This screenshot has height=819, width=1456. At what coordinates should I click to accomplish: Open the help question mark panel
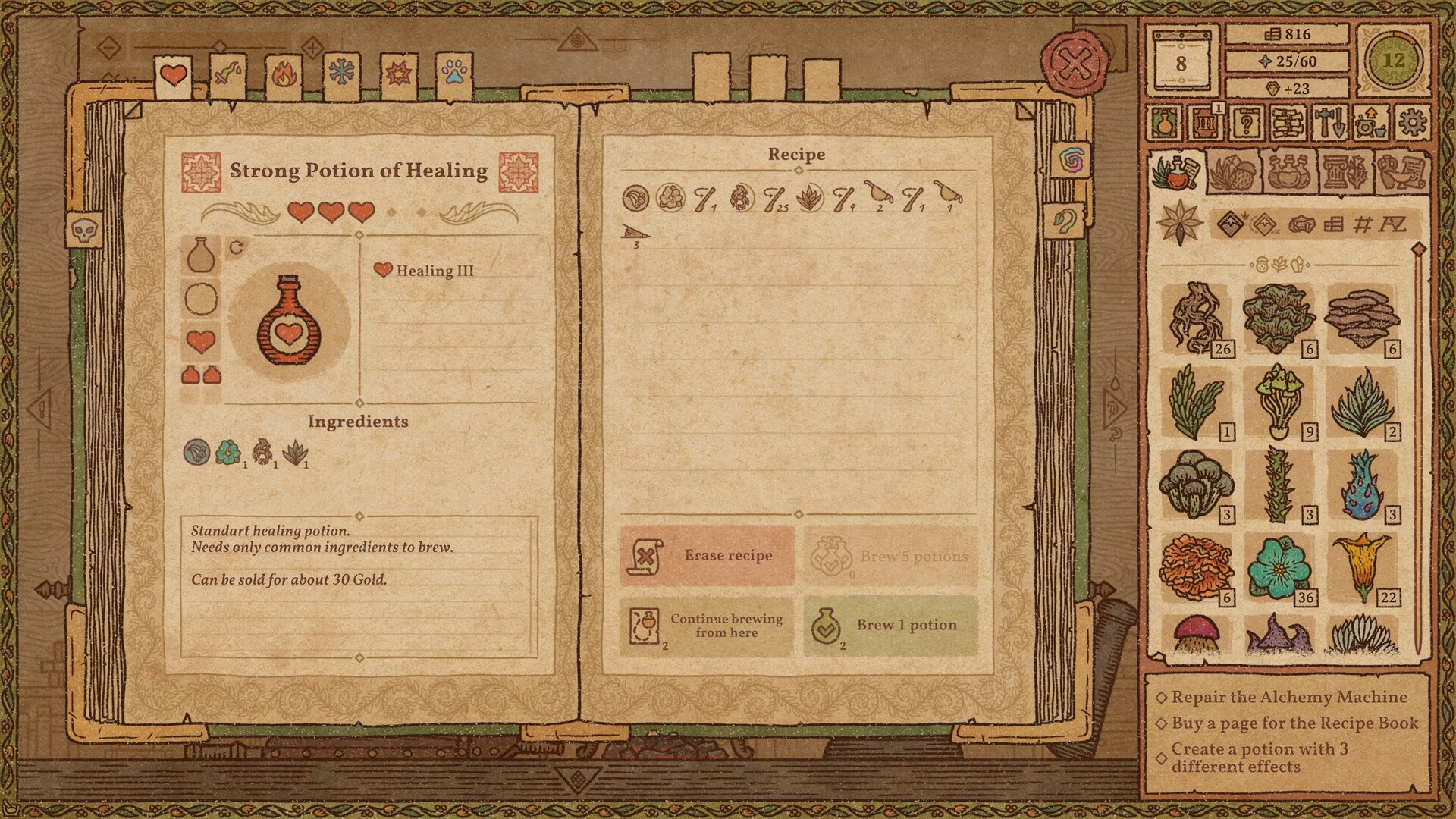click(x=1247, y=123)
